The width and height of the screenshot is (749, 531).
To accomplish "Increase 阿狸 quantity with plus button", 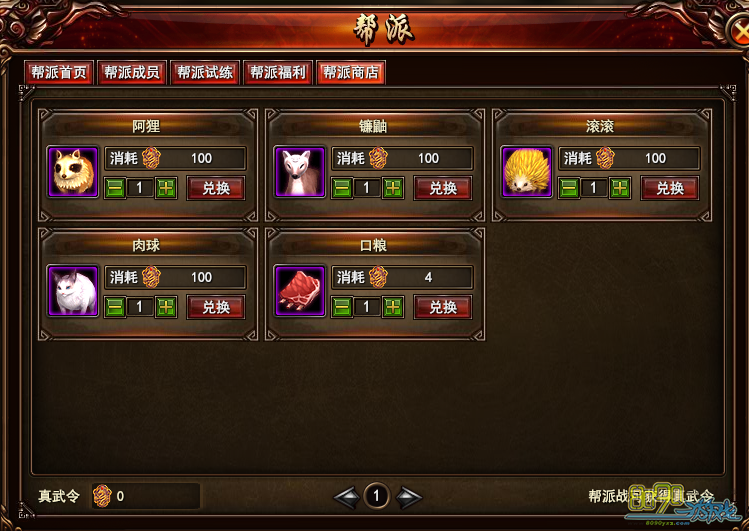I will click(166, 188).
